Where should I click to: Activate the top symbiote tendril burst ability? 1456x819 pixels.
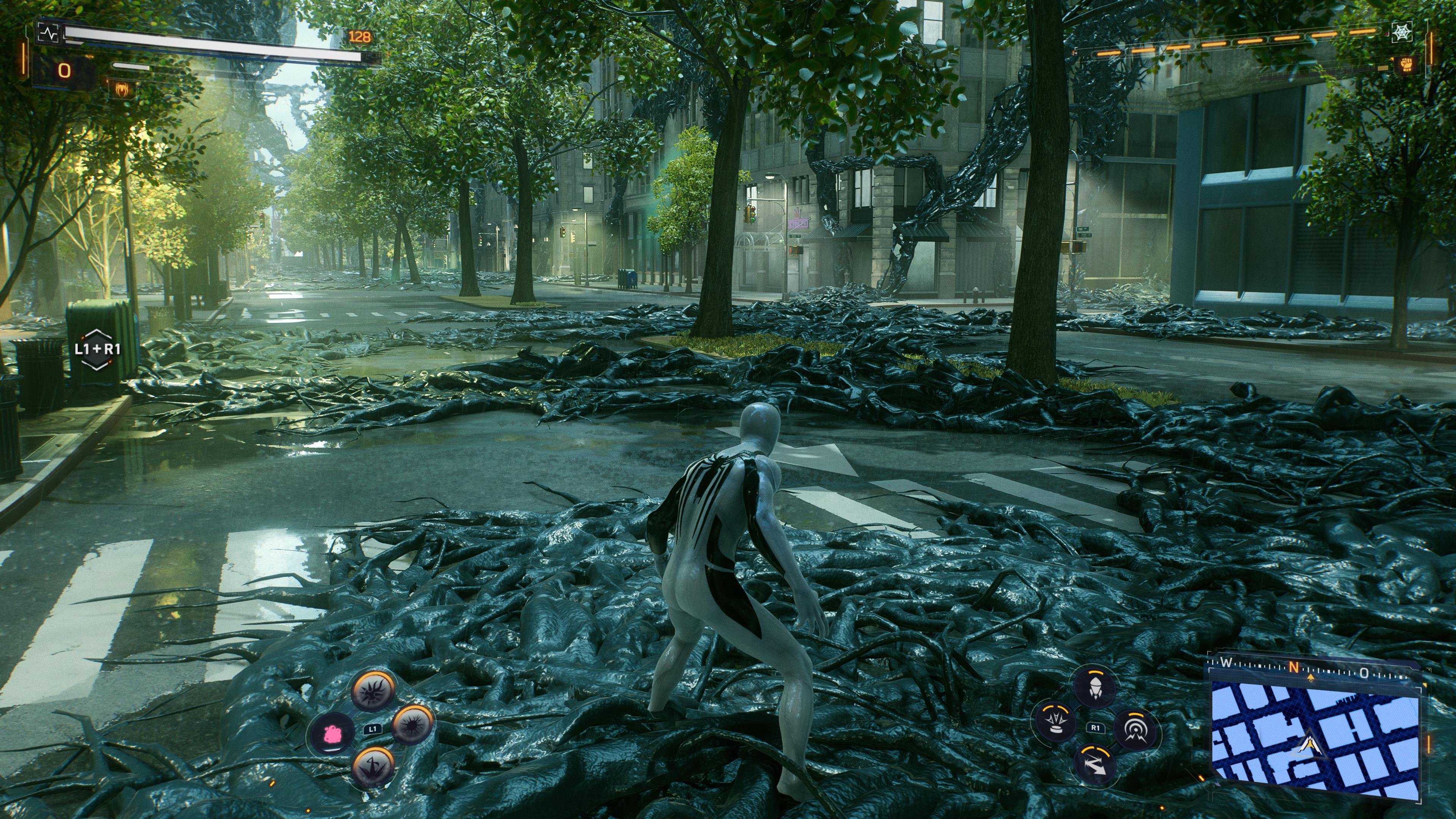click(x=372, y=691)
